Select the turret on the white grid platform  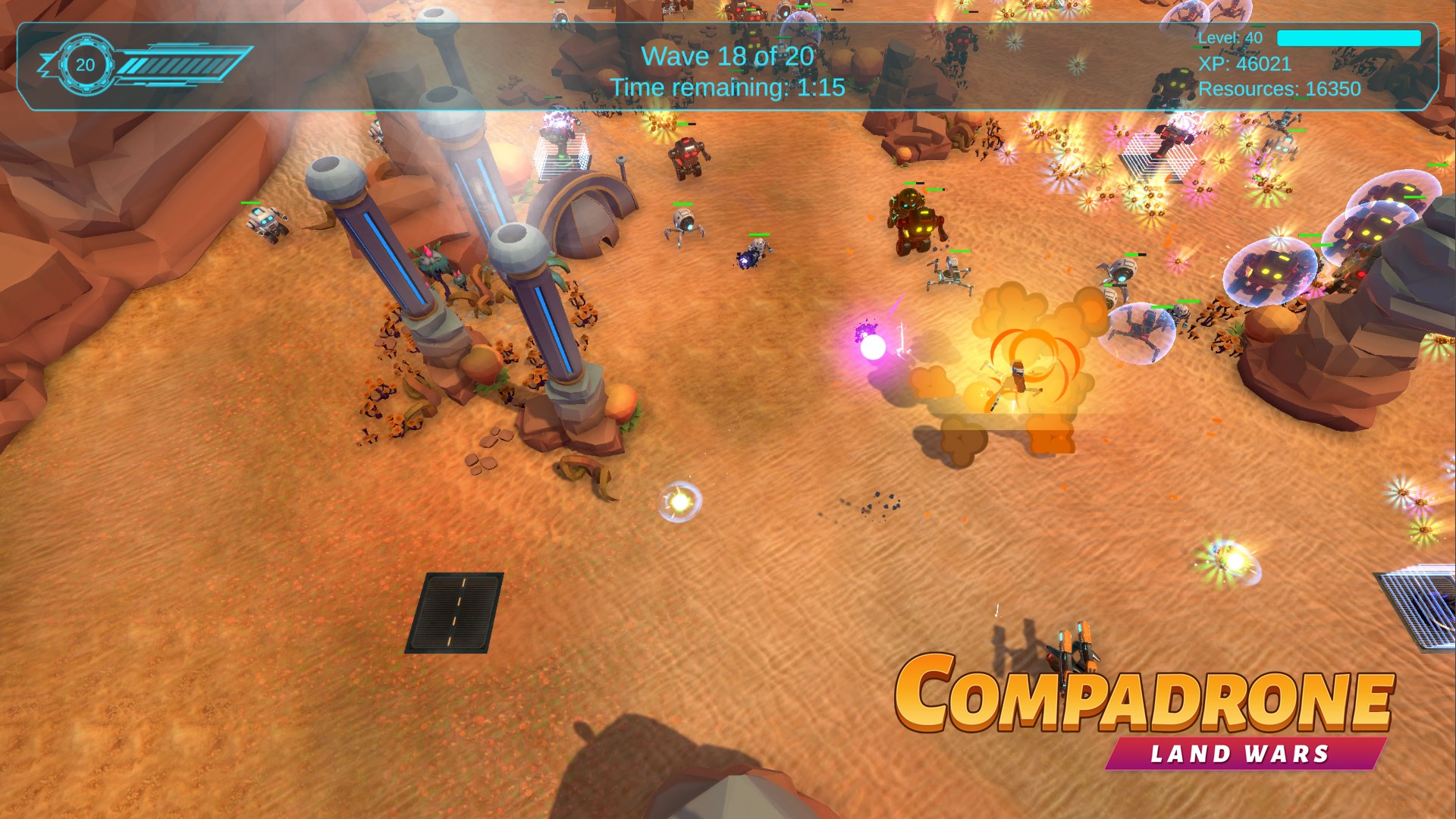[561, 140]
